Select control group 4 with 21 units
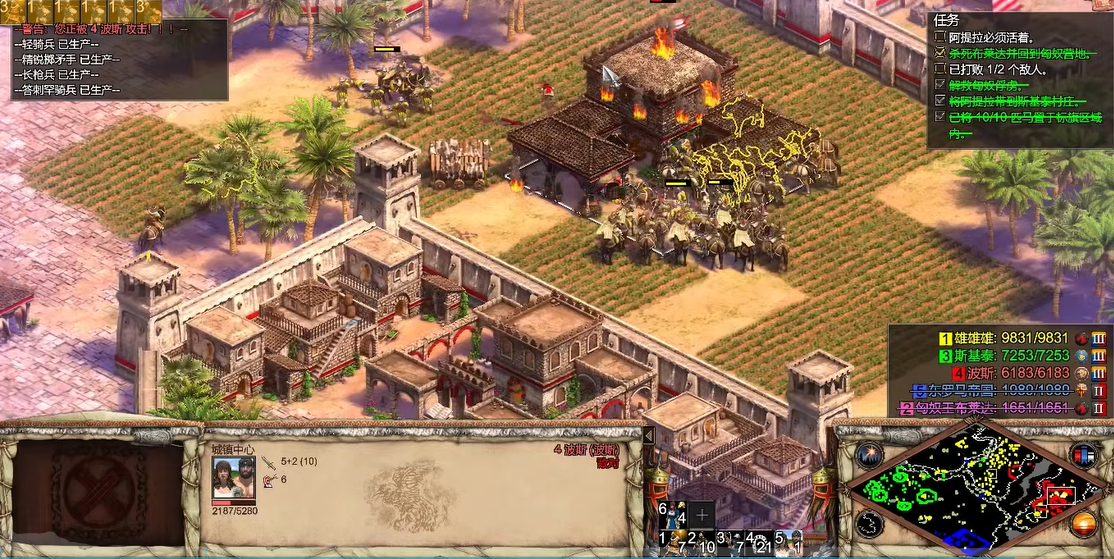The width and height of the screenshot is (1114, 559). 758,542
